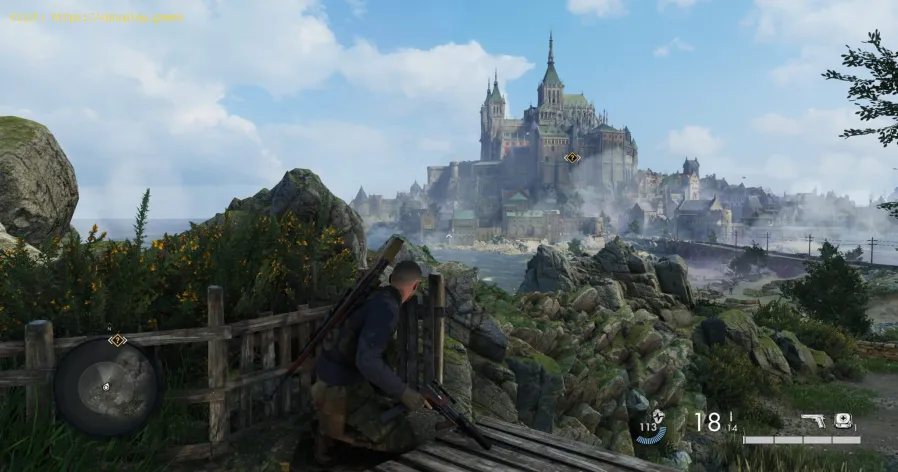Open the circular minimap
Viewport: 898px width, 472px height.
point(105,385)
